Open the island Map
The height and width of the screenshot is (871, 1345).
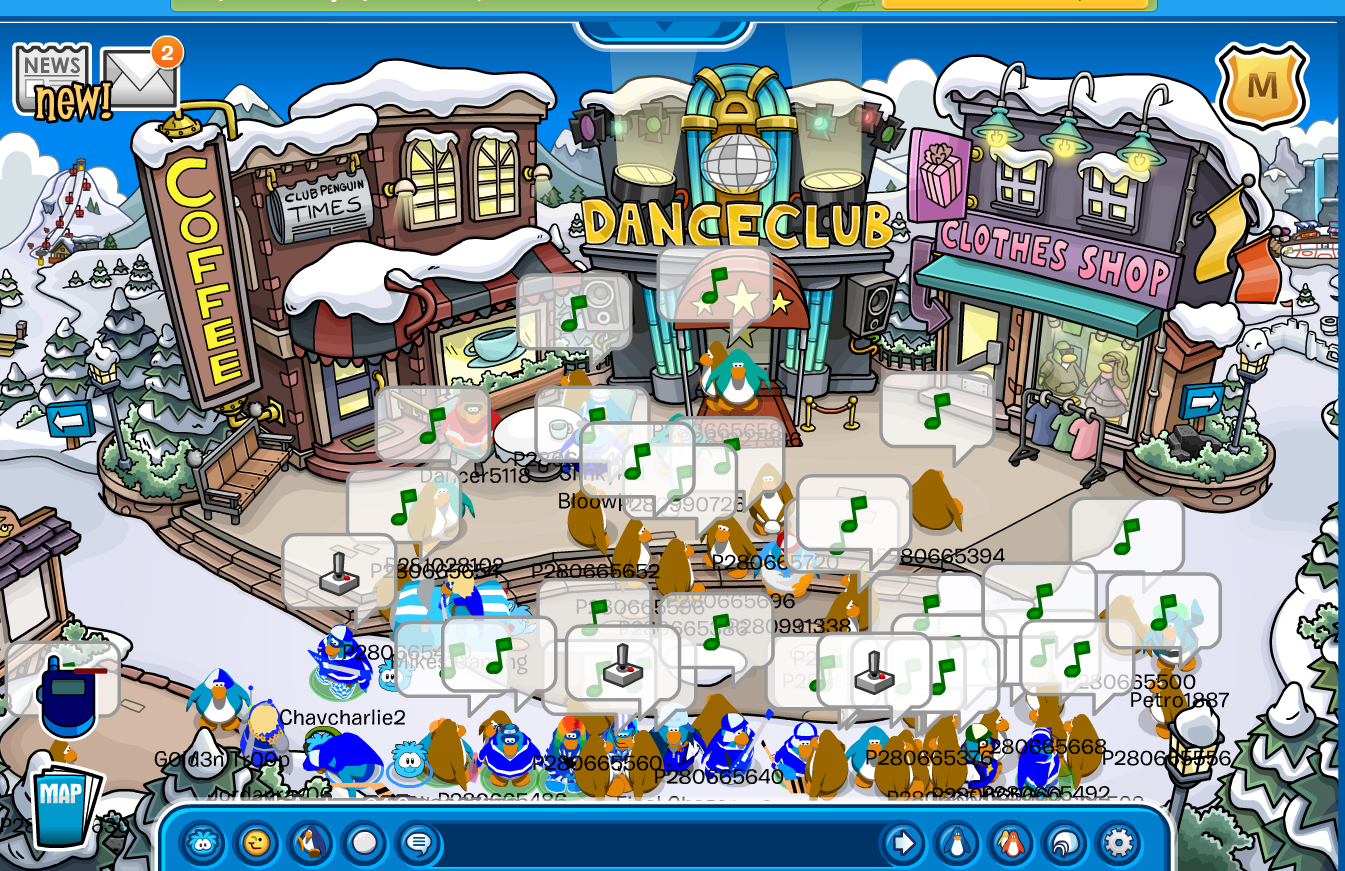pos(64,803)
